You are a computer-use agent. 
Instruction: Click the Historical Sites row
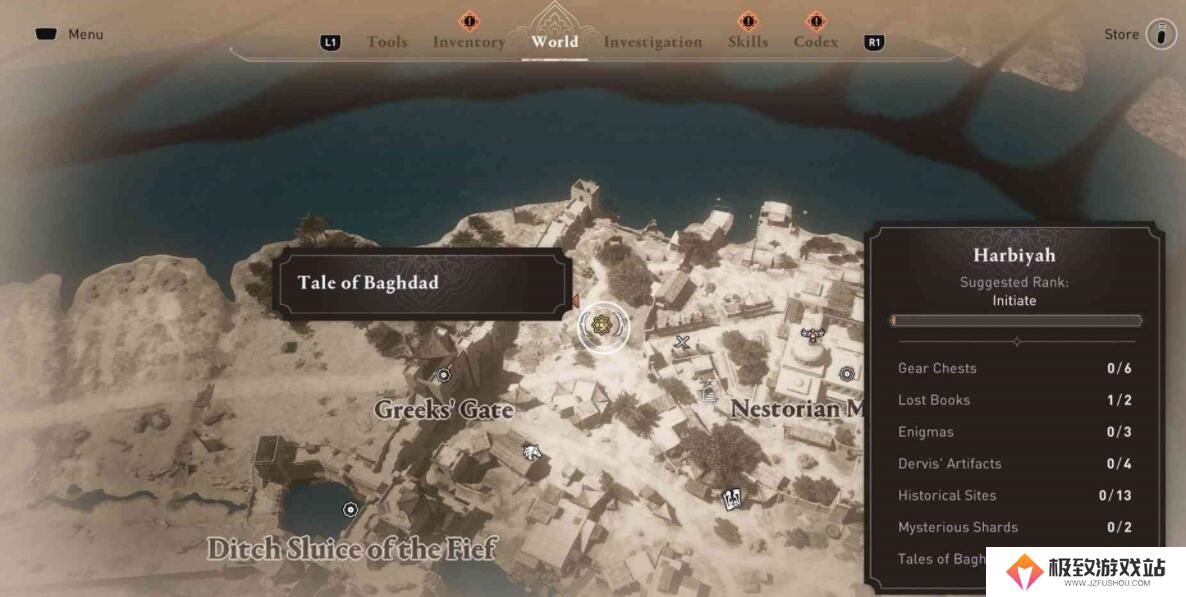[x=1014, y=495]
